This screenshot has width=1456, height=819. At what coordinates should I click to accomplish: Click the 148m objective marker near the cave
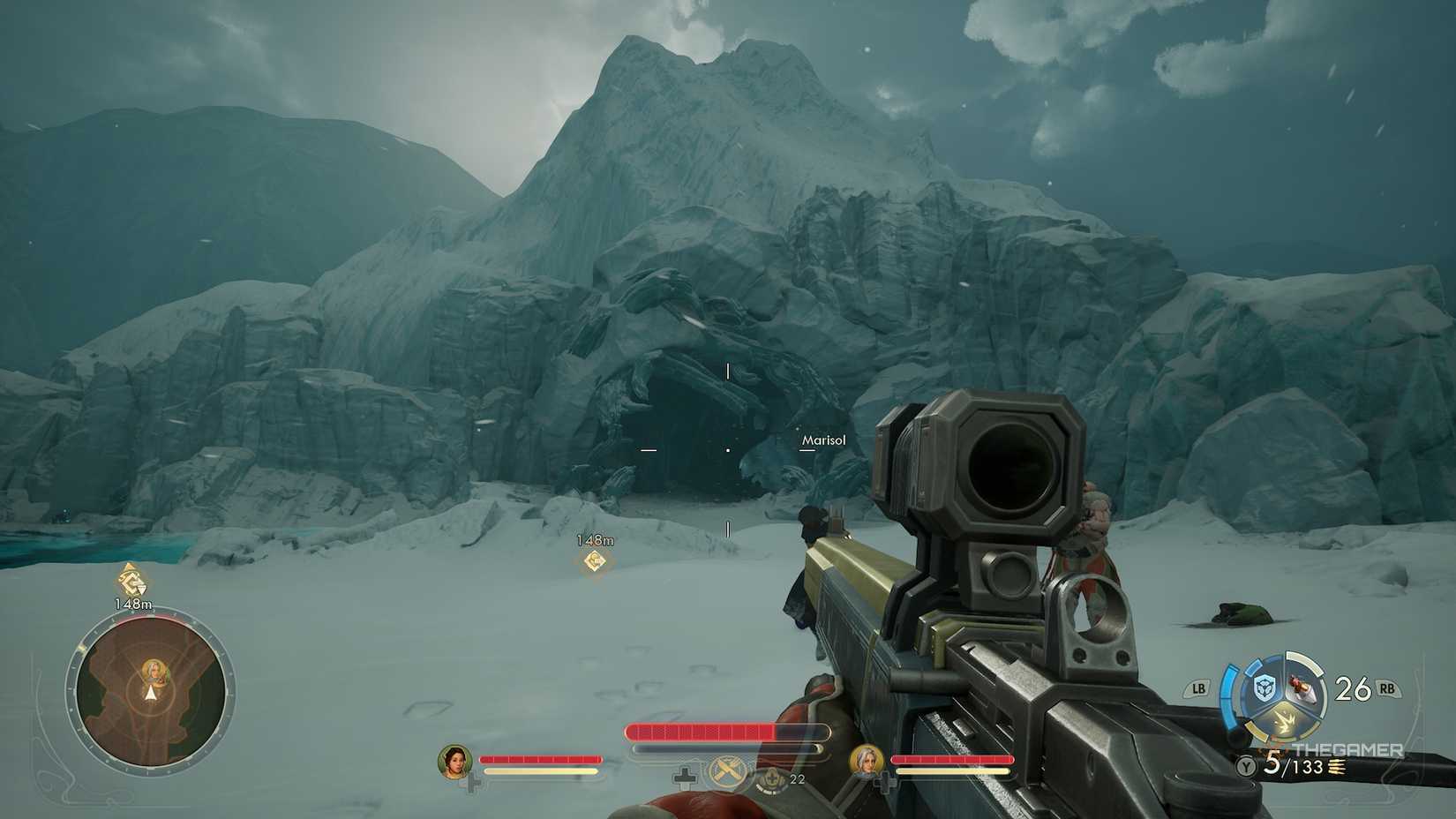tap(594, 560)
